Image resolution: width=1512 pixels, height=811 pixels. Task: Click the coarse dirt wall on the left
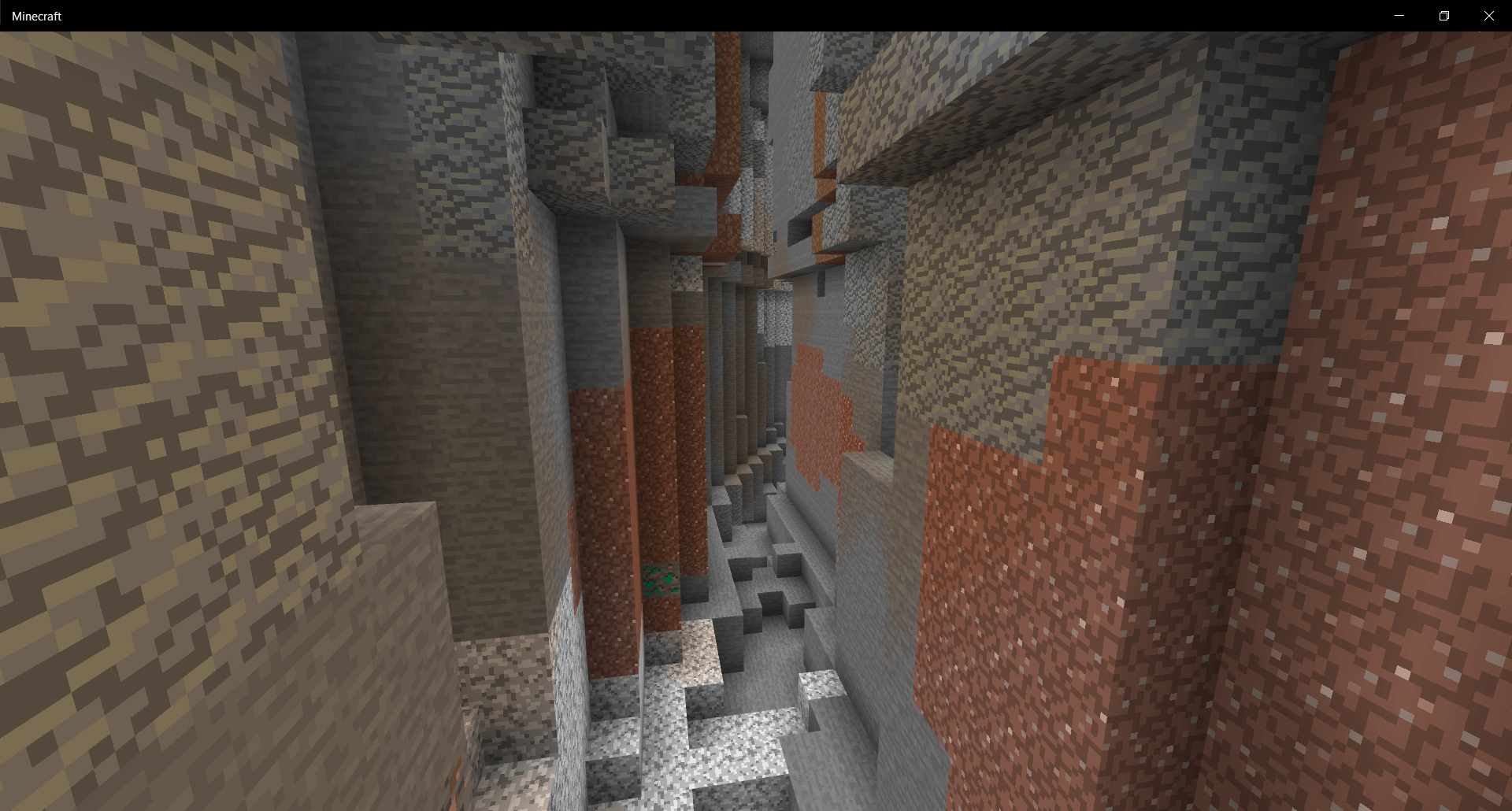point(157,315)
